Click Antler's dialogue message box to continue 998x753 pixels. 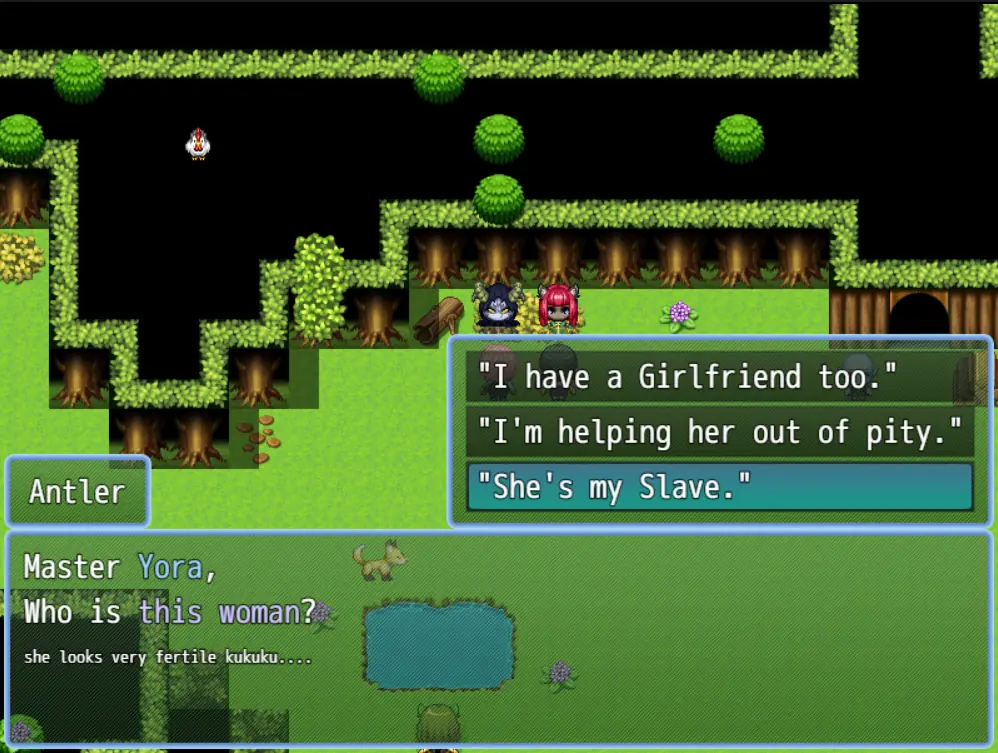498,640
